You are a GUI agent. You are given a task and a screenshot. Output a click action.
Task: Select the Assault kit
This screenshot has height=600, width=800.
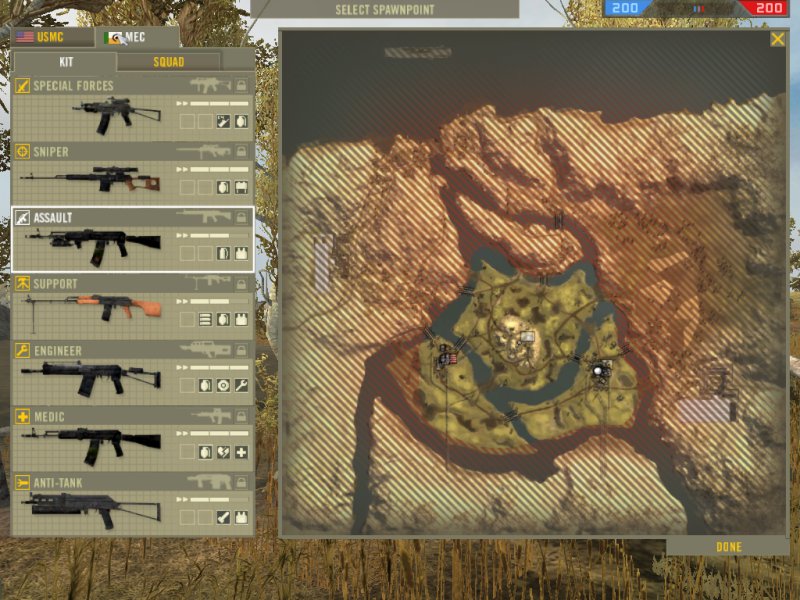[x=132, y=238]
